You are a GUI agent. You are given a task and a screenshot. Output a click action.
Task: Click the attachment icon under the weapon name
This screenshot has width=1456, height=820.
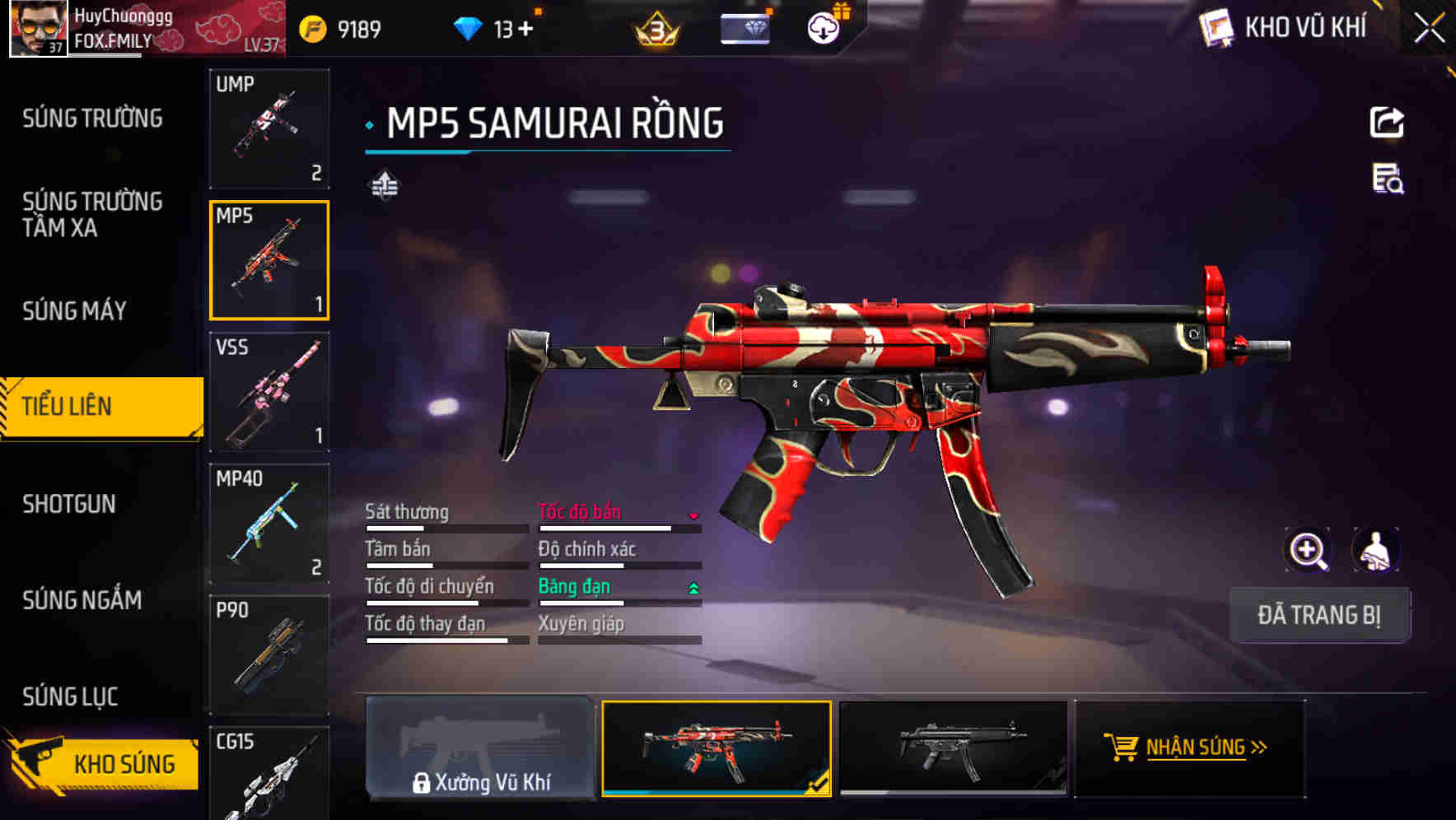(x=384, y=185)
